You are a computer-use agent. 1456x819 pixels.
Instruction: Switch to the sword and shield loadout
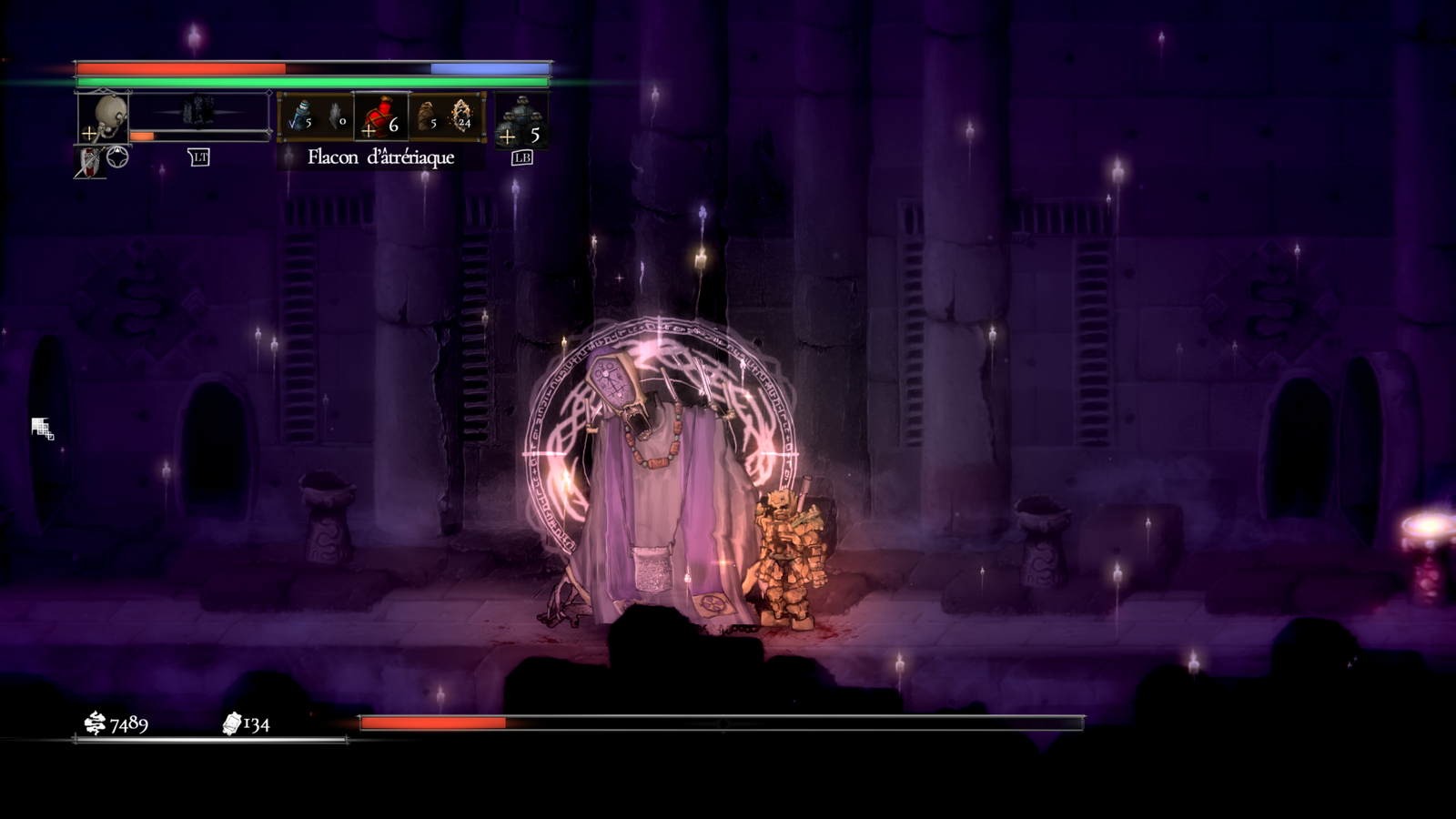click(90, 163)
